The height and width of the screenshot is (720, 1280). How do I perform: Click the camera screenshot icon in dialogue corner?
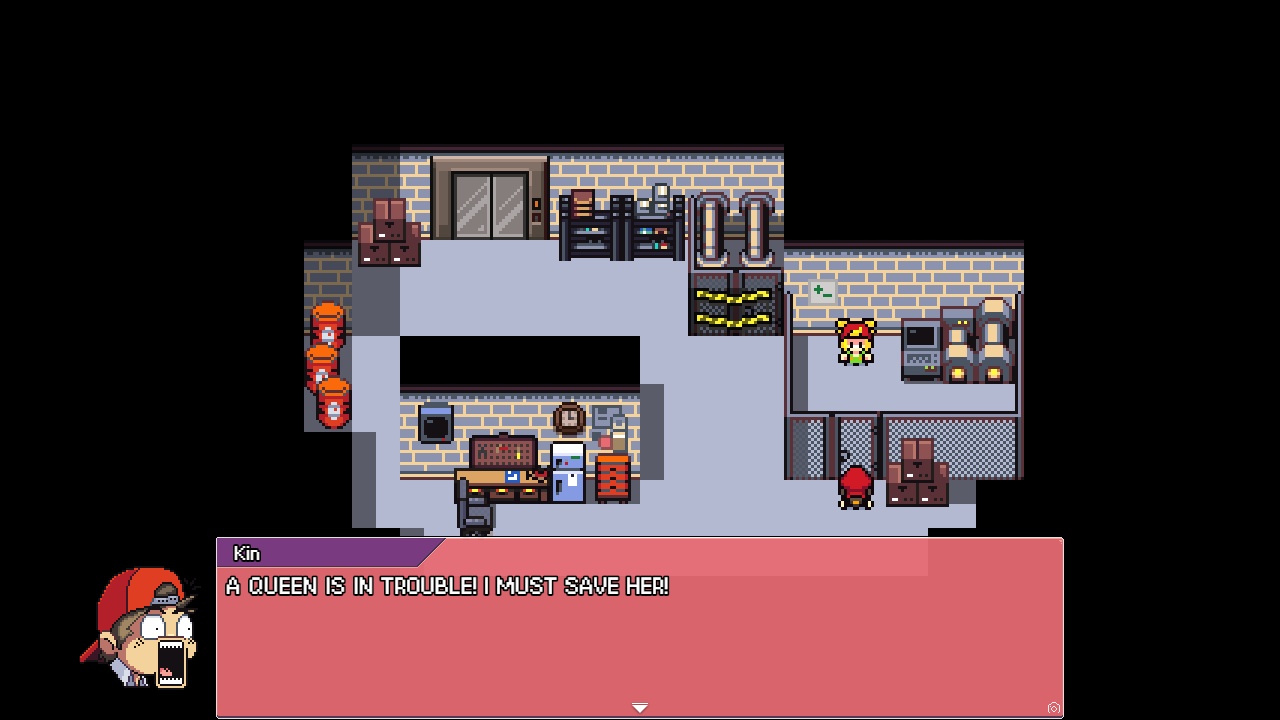click(1052, 707)
